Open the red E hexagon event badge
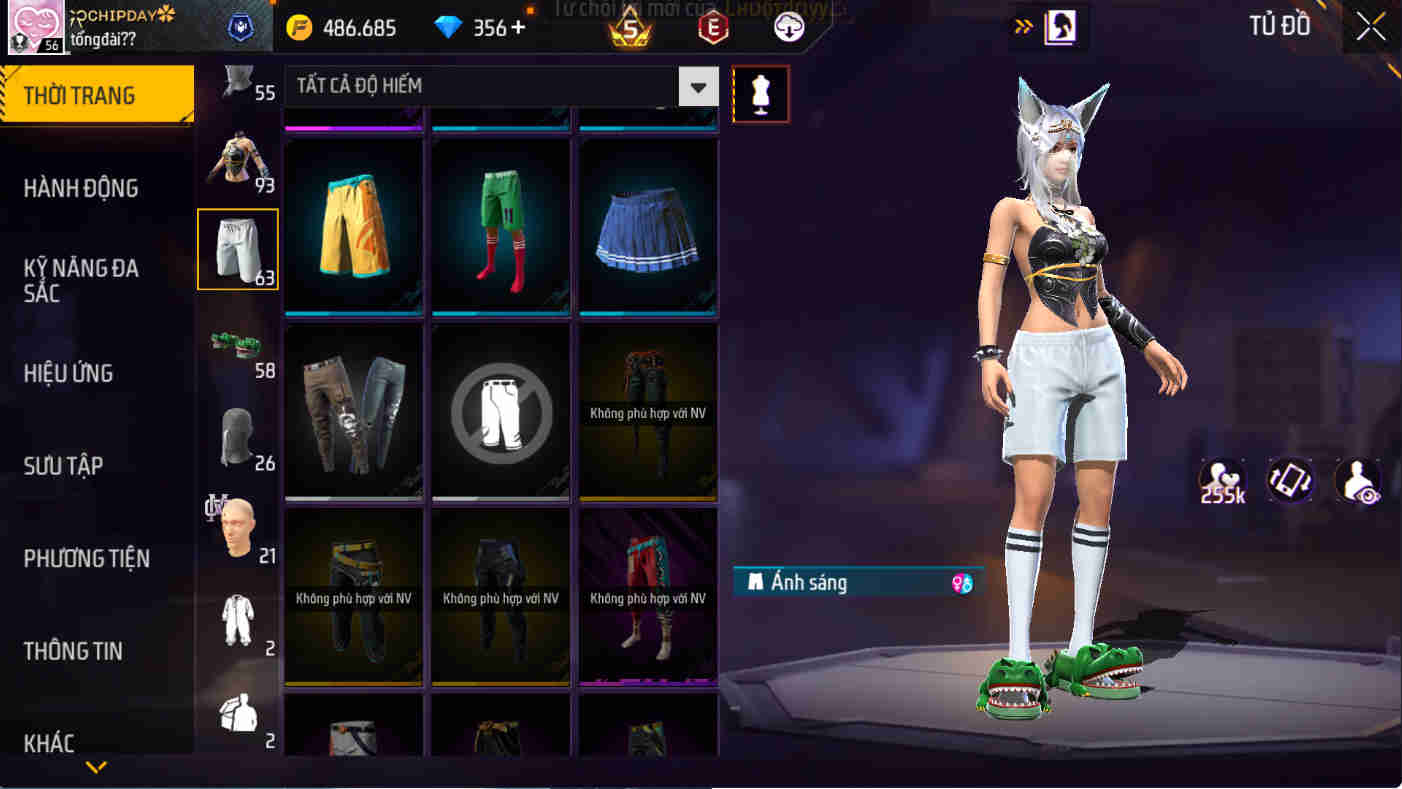 (713, 27)
